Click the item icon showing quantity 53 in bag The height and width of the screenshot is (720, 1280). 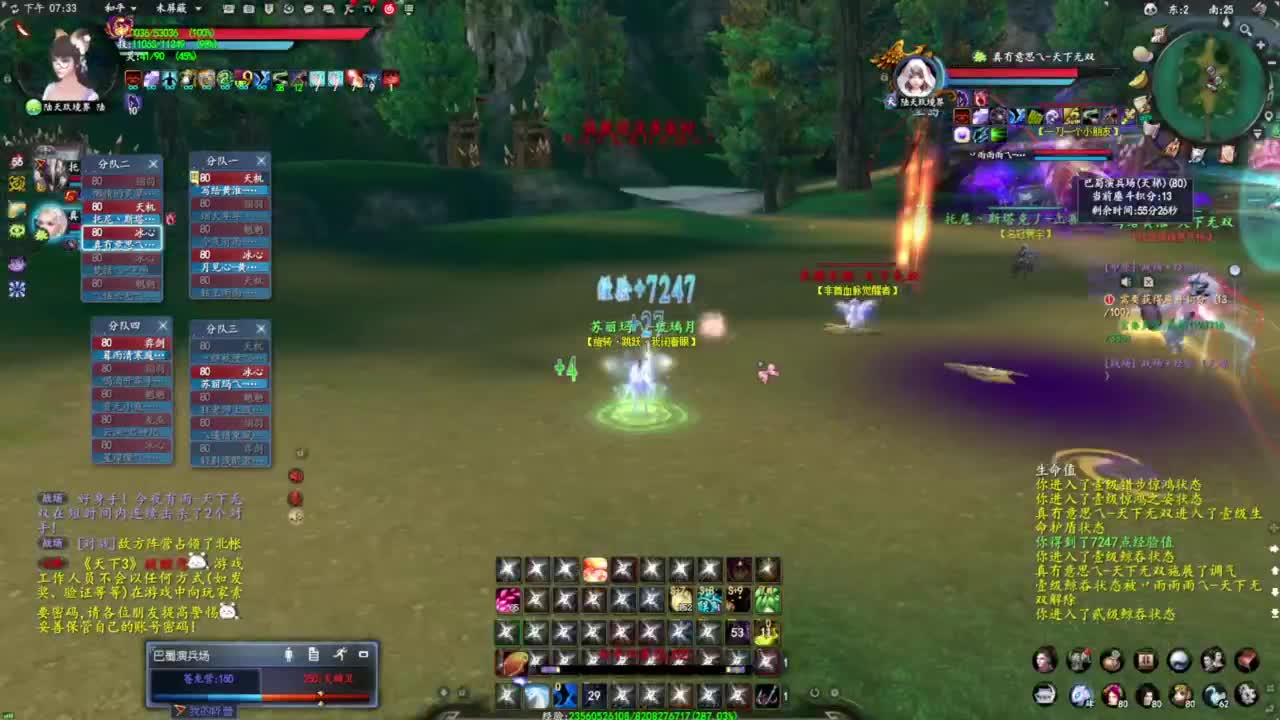point(737,631)
